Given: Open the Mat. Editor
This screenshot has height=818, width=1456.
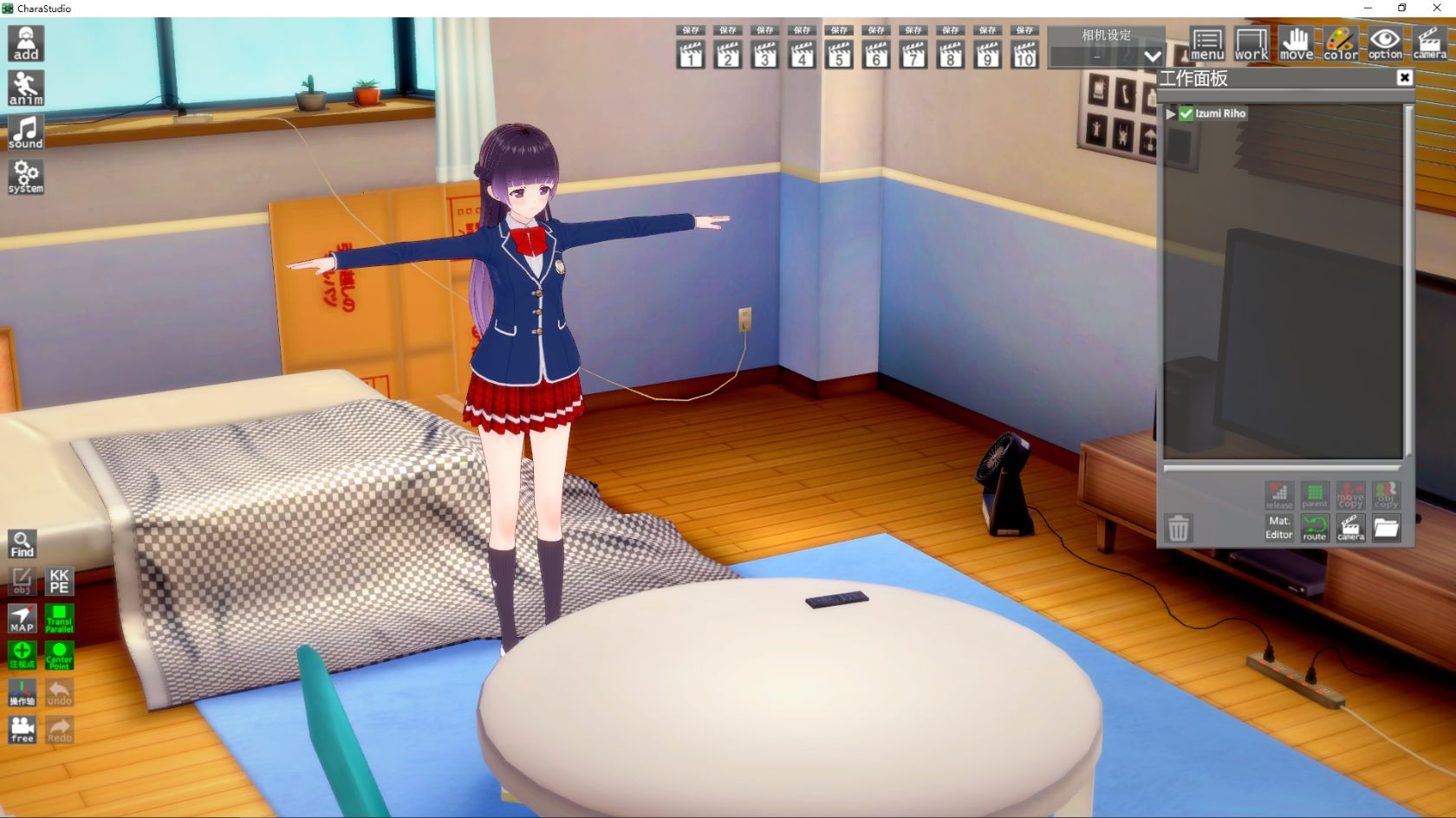Looking at the screenshot, I should pos(1278,527).
